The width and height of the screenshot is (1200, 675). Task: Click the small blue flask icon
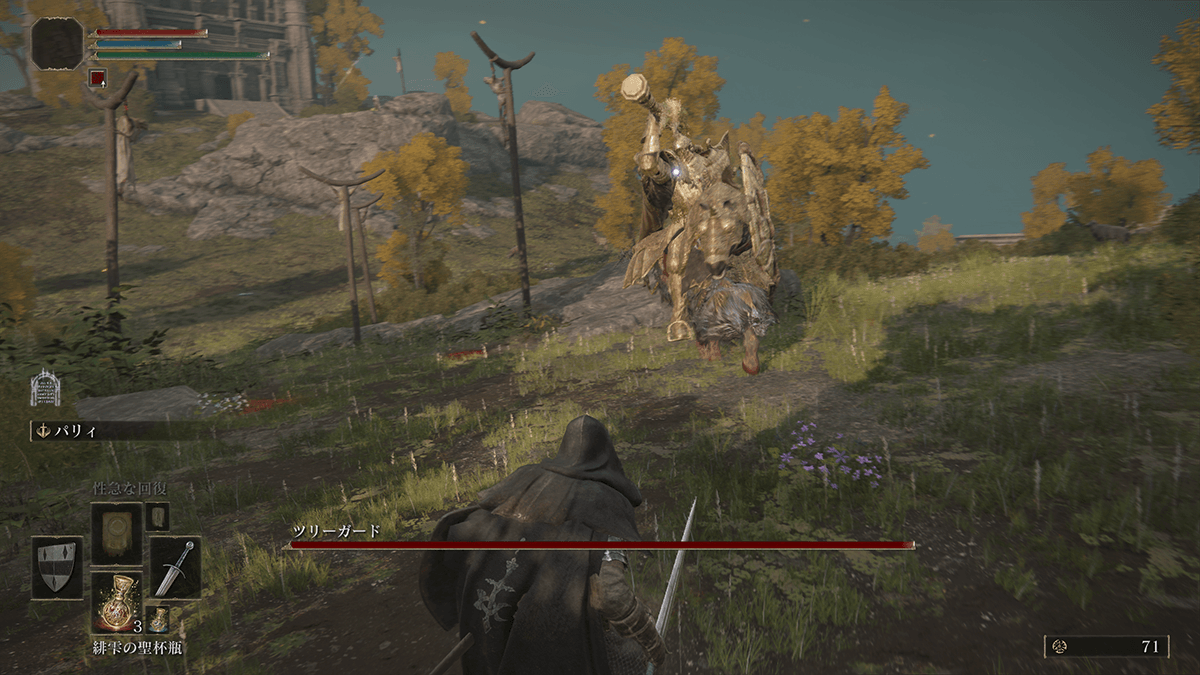pyautogui.click(x=158, y=618)
